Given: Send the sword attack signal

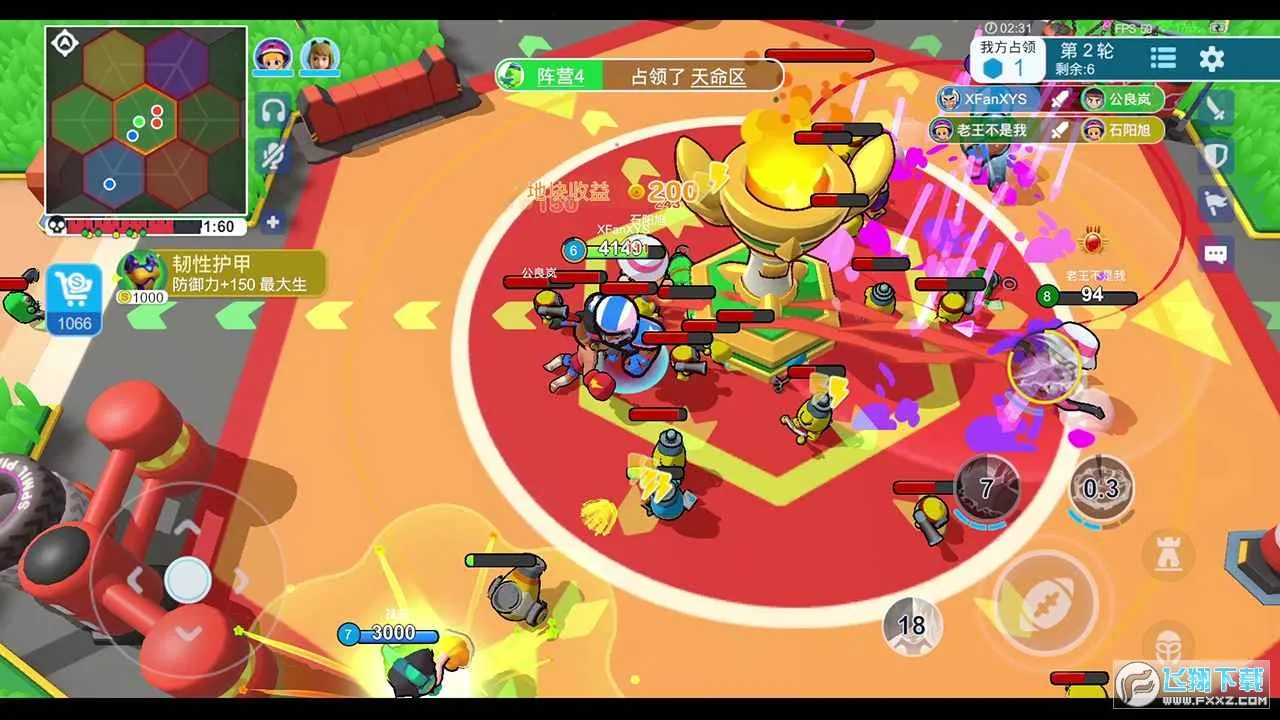Looking at the screenshot, I should (1216, 108).
